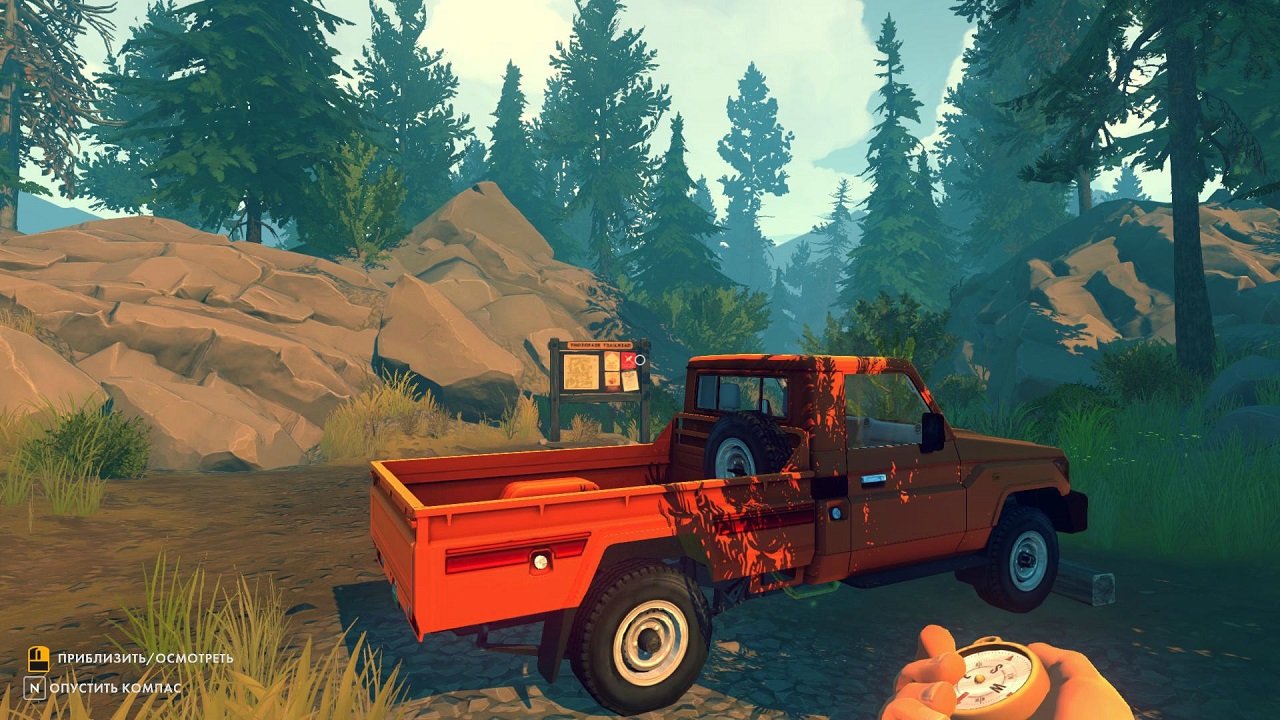
Task: Click the small flyer below the red notice
Action: point(630,380)
